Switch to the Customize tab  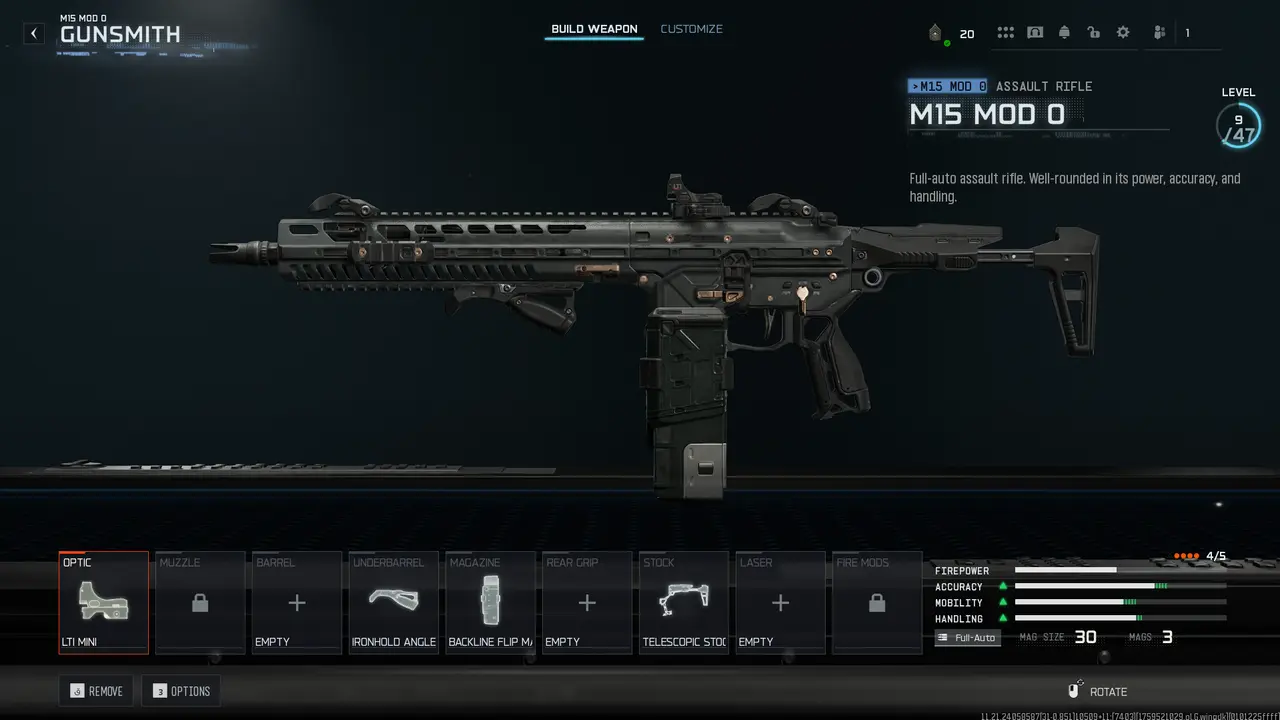(691, 29)
